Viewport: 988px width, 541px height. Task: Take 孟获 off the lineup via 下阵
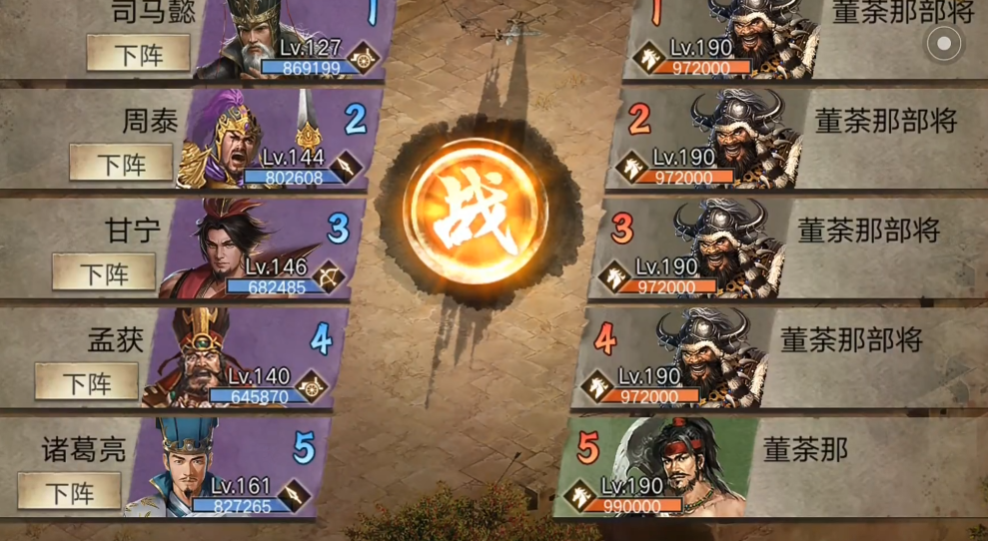click(87, 382)
